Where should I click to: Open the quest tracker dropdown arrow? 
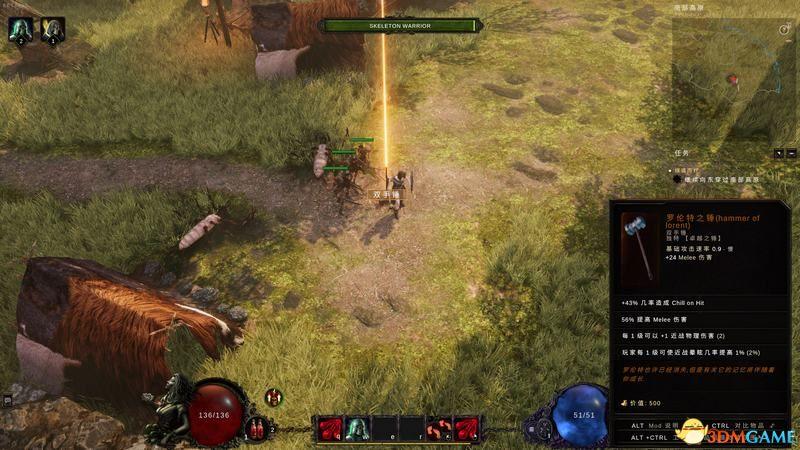point(779,153)
